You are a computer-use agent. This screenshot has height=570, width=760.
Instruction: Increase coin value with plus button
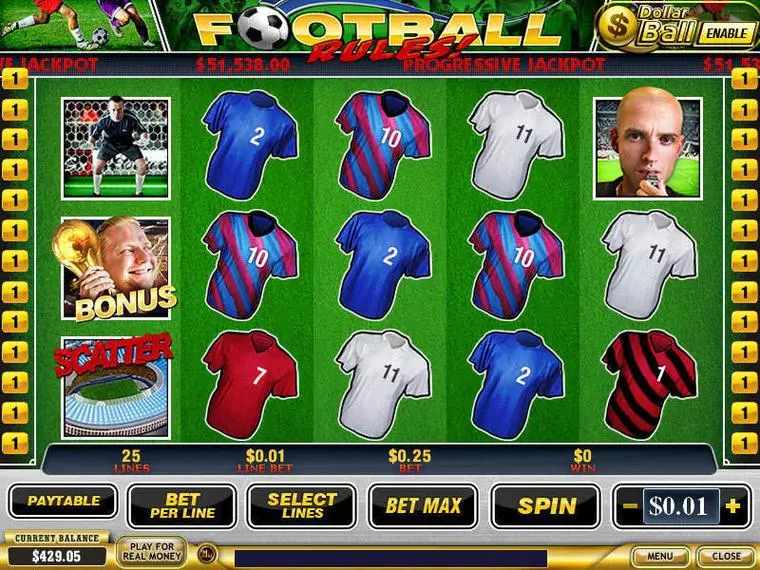point(734,506)
